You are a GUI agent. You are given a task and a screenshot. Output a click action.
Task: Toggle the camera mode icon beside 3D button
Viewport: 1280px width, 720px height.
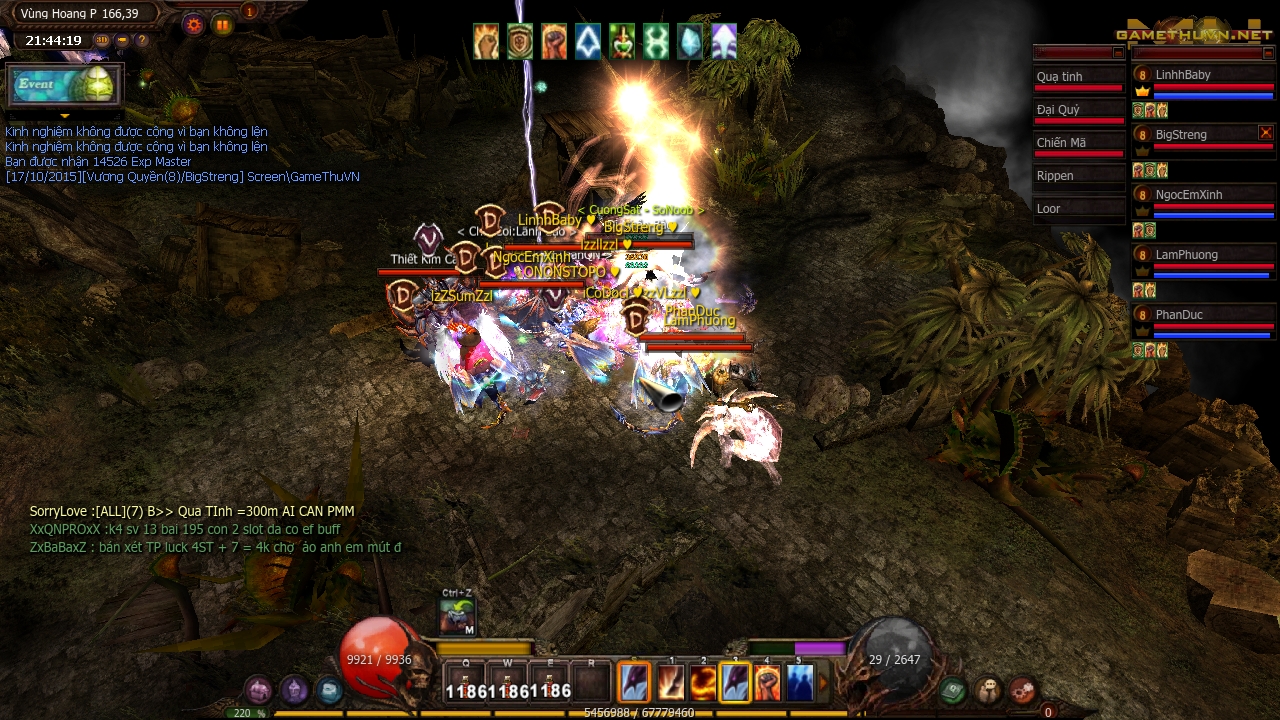click(x=121, y=40)
